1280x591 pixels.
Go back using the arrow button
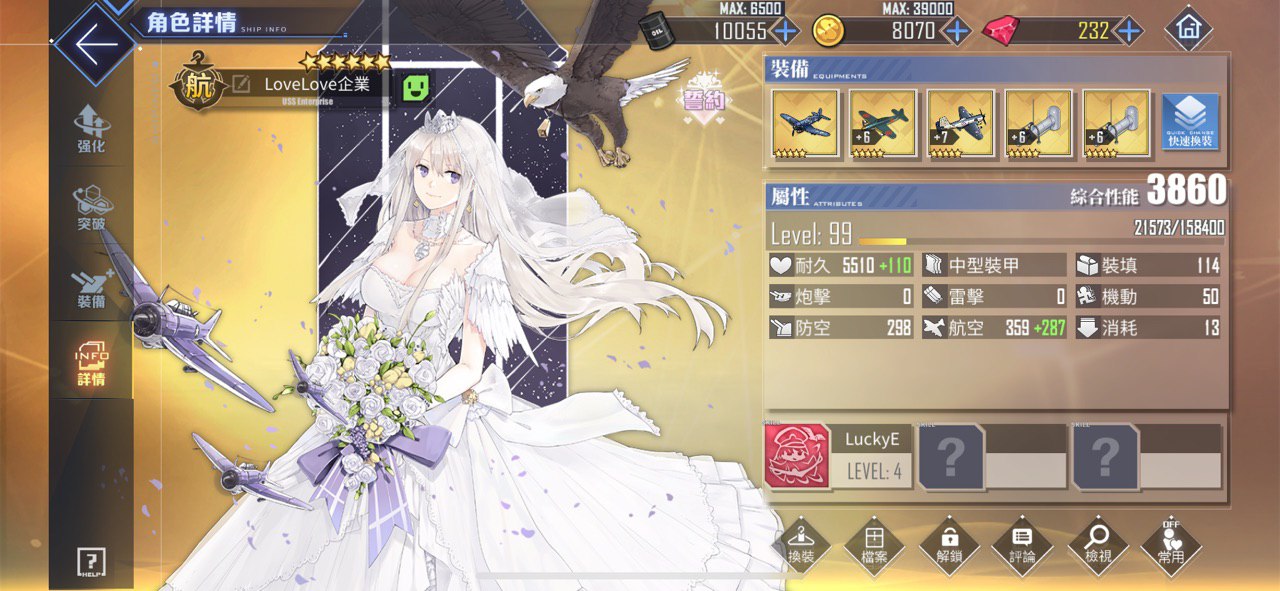(92, 46)
